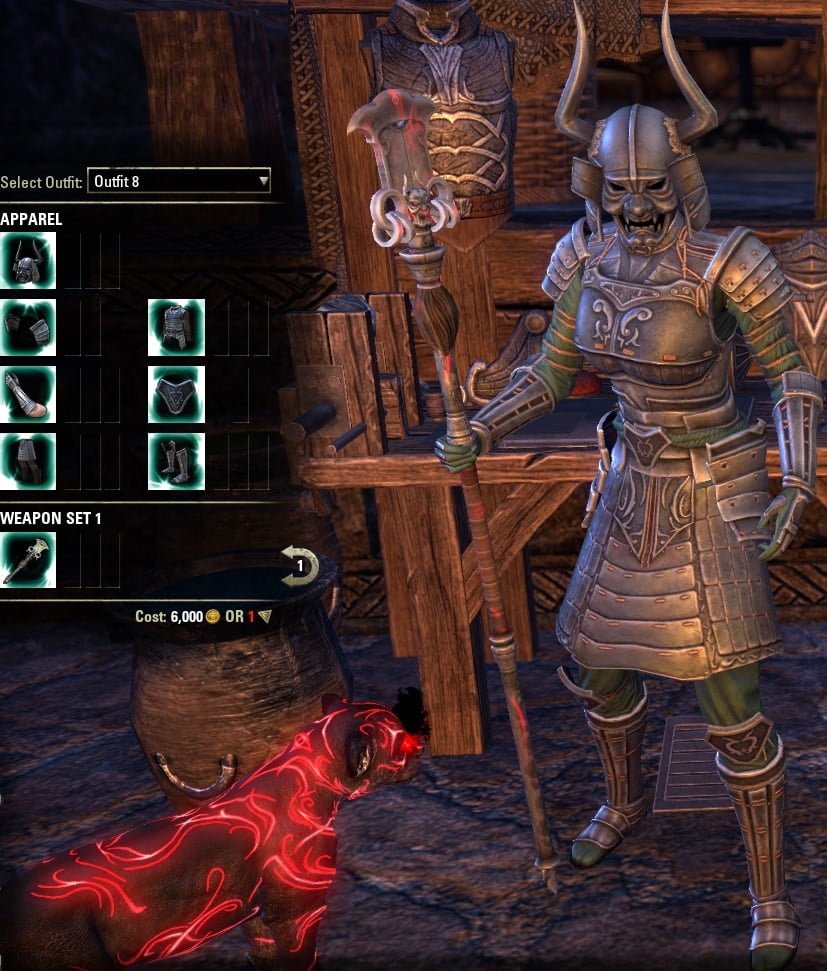Open the Select Outfit dropdown
The image size is (827, 971).
pos(179,181)
